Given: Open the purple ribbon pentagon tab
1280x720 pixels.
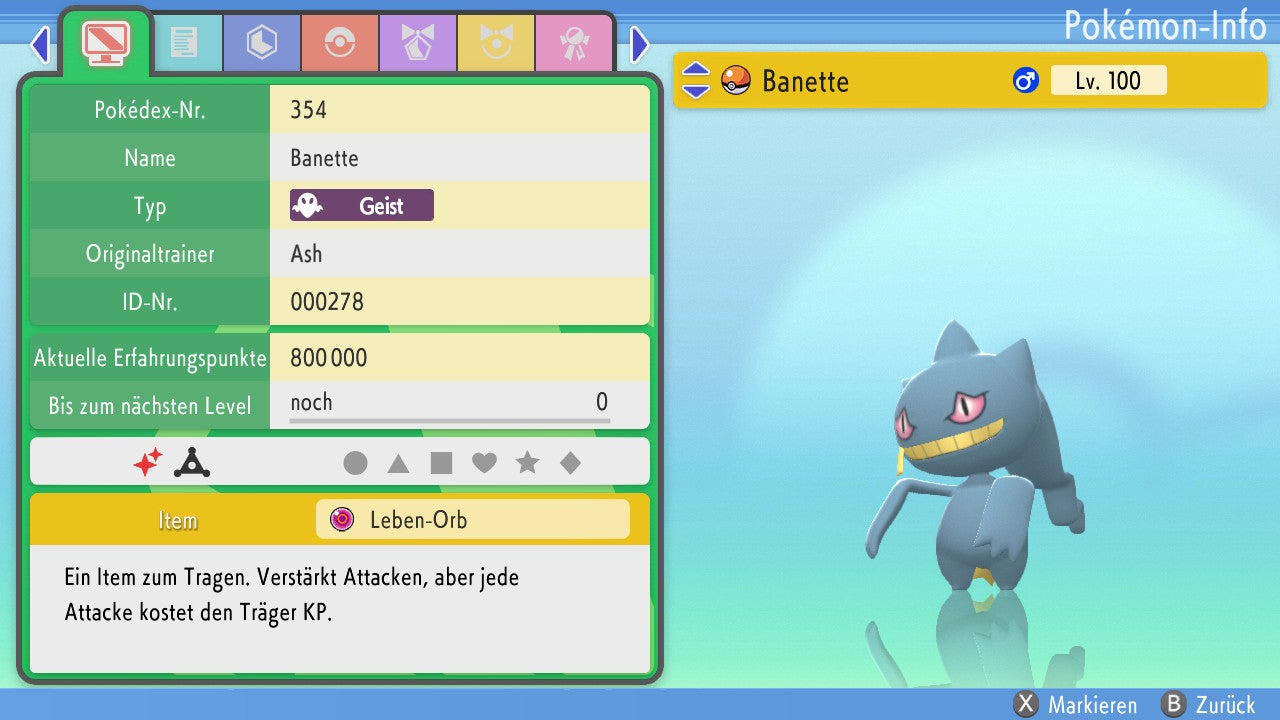Looking at the screenshot, I should point(417,43).
